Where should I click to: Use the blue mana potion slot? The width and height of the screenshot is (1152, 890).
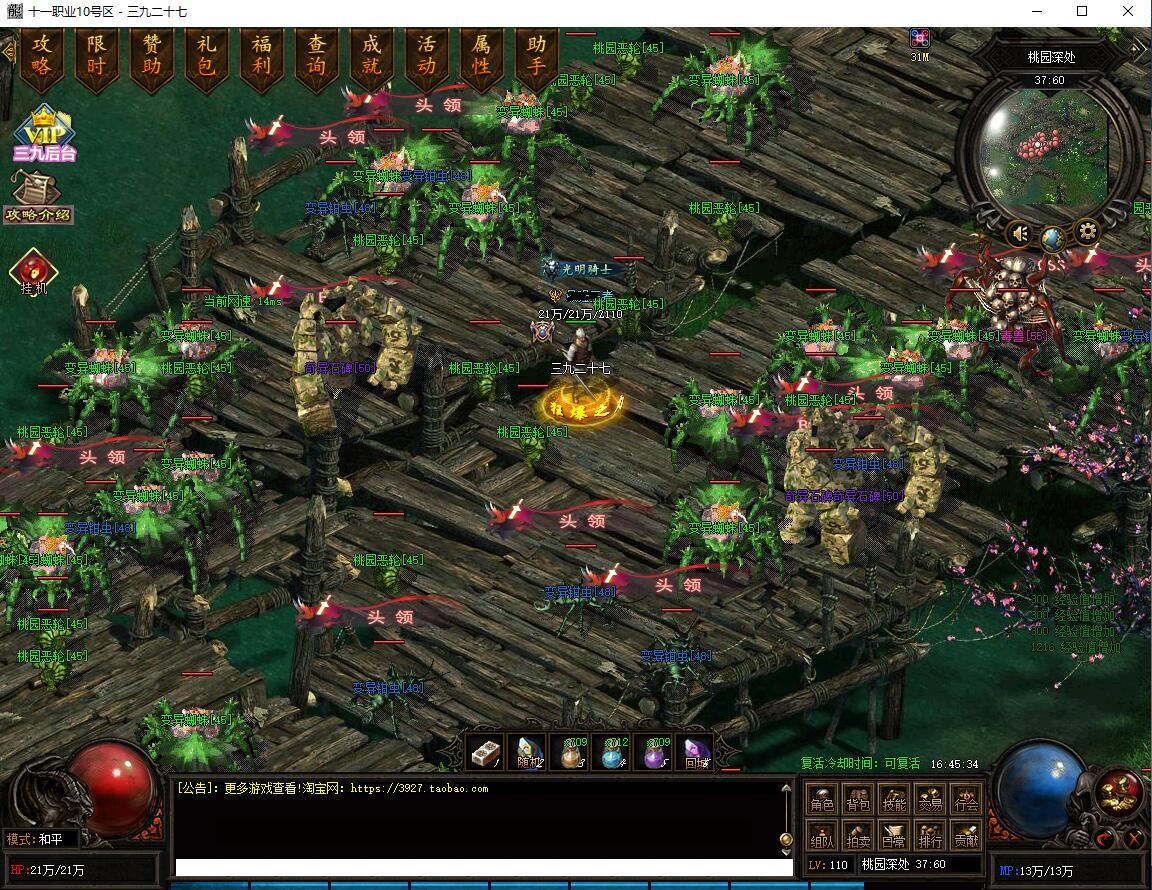pyautogui.click(x=612, y=753)
